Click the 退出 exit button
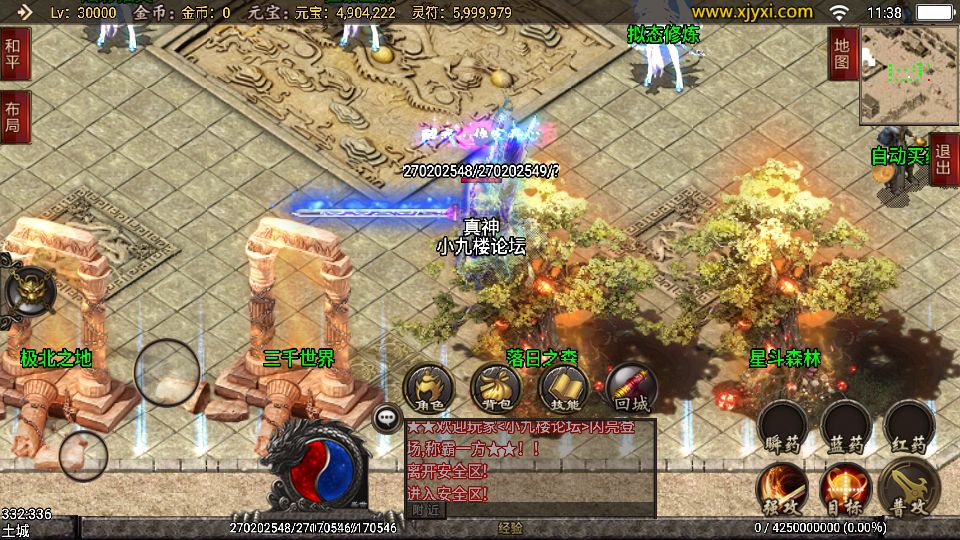 click(x=945, y=159)
